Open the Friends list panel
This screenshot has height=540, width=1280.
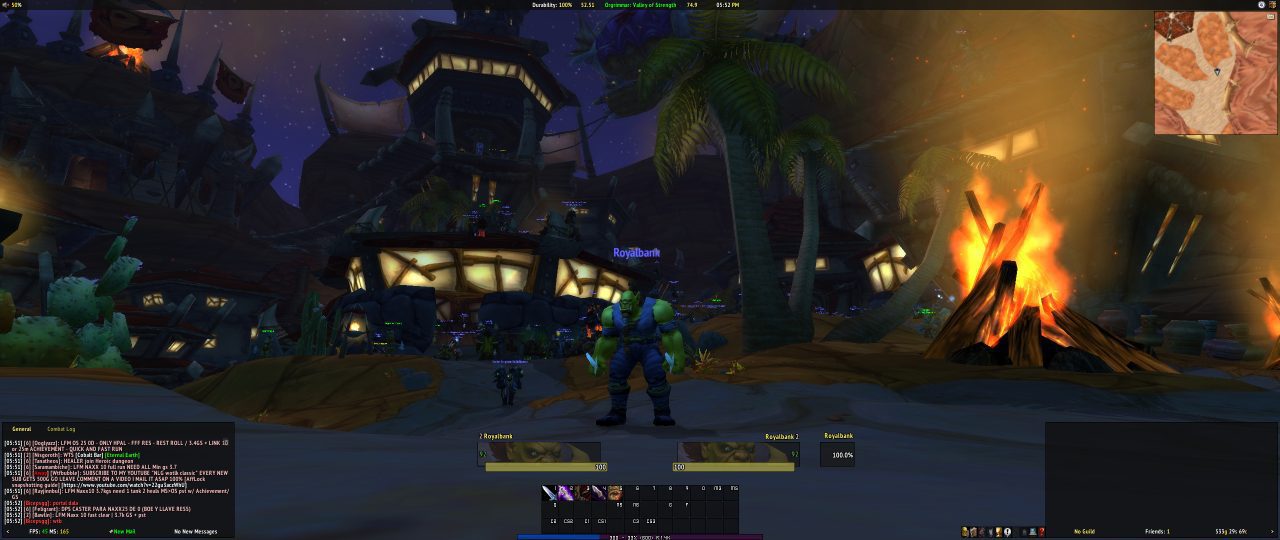pyautogui.click(x=1156, y=531)
